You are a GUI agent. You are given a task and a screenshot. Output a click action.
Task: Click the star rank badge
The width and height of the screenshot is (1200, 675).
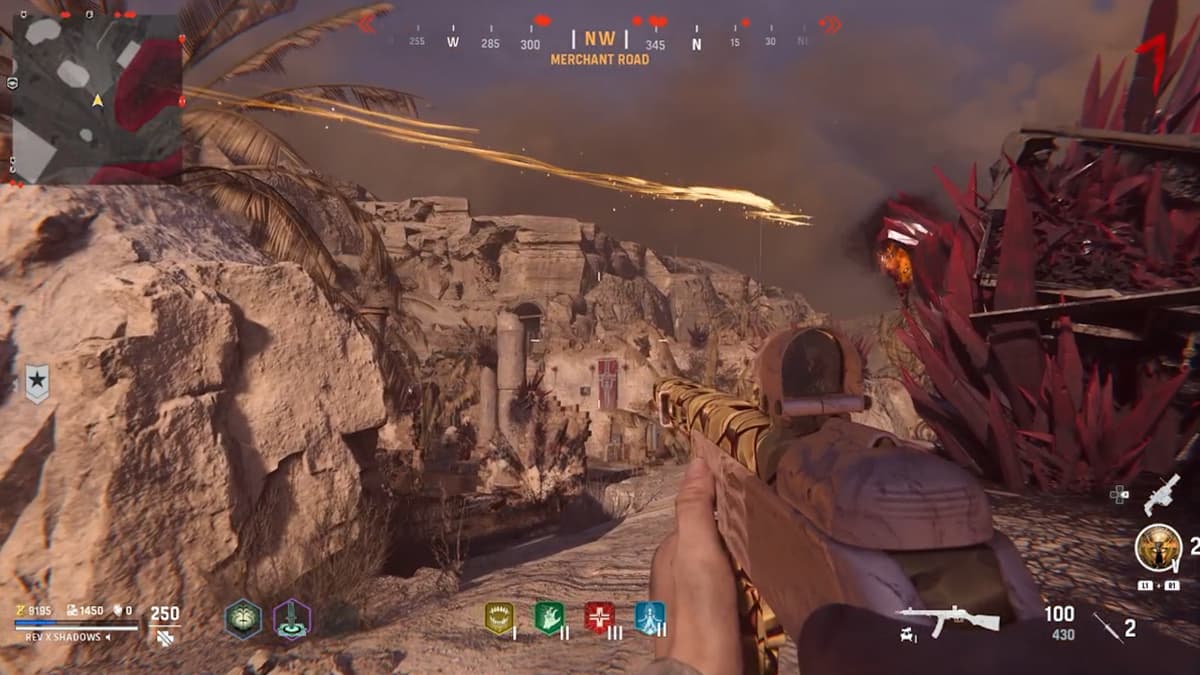tap(37, 383)
